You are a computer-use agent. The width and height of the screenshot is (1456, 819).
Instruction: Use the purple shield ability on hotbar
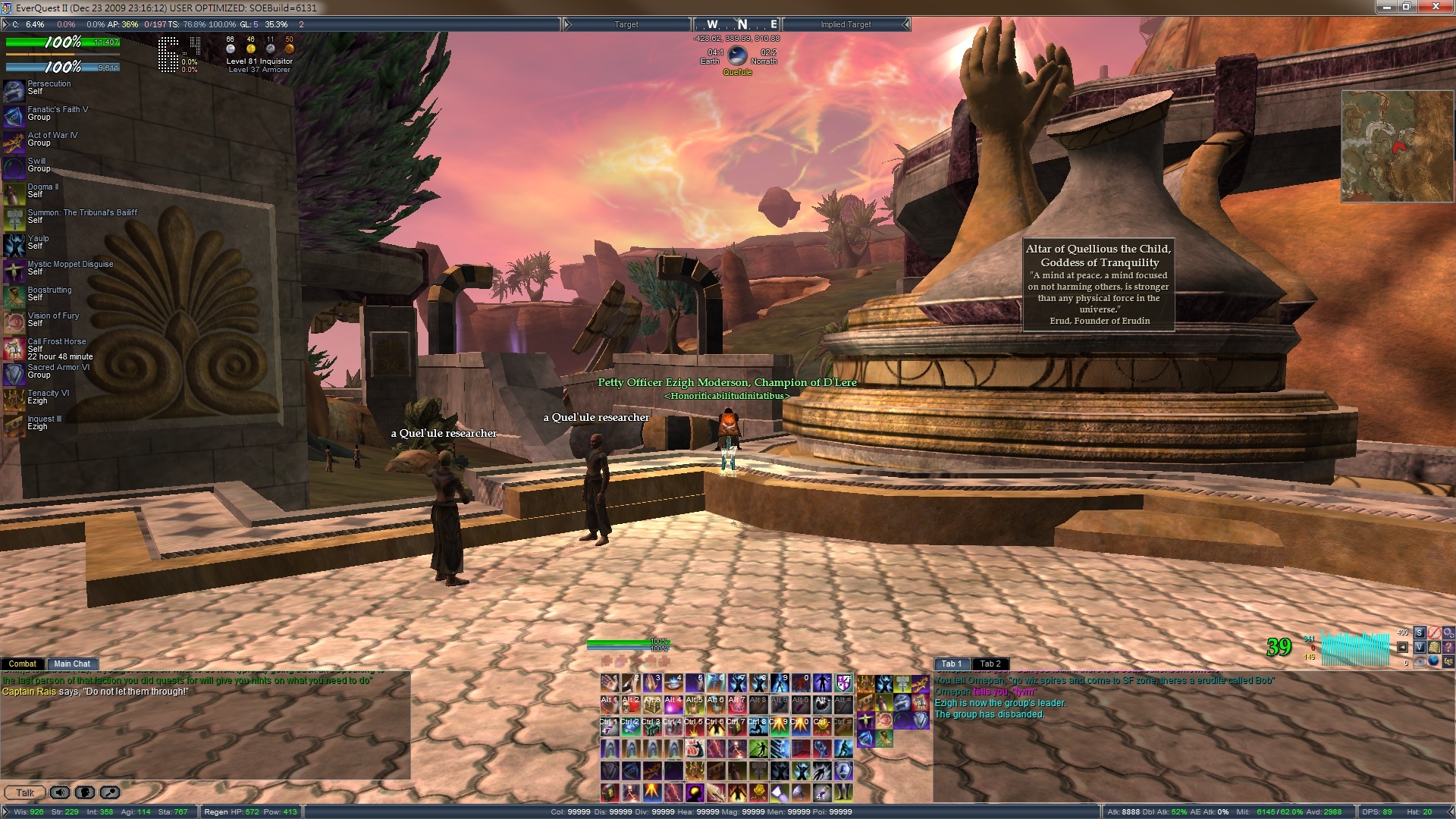coord(843,683)
